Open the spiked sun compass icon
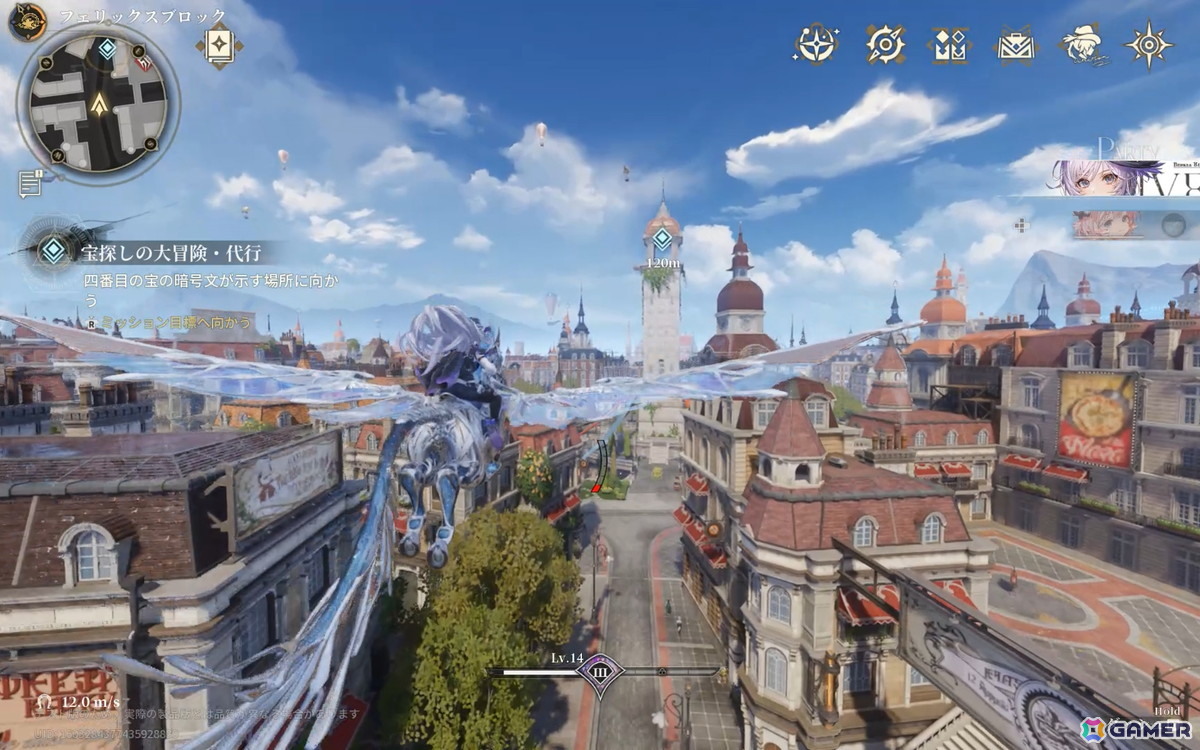1200x750 pixels. (x=1148, y=44)
